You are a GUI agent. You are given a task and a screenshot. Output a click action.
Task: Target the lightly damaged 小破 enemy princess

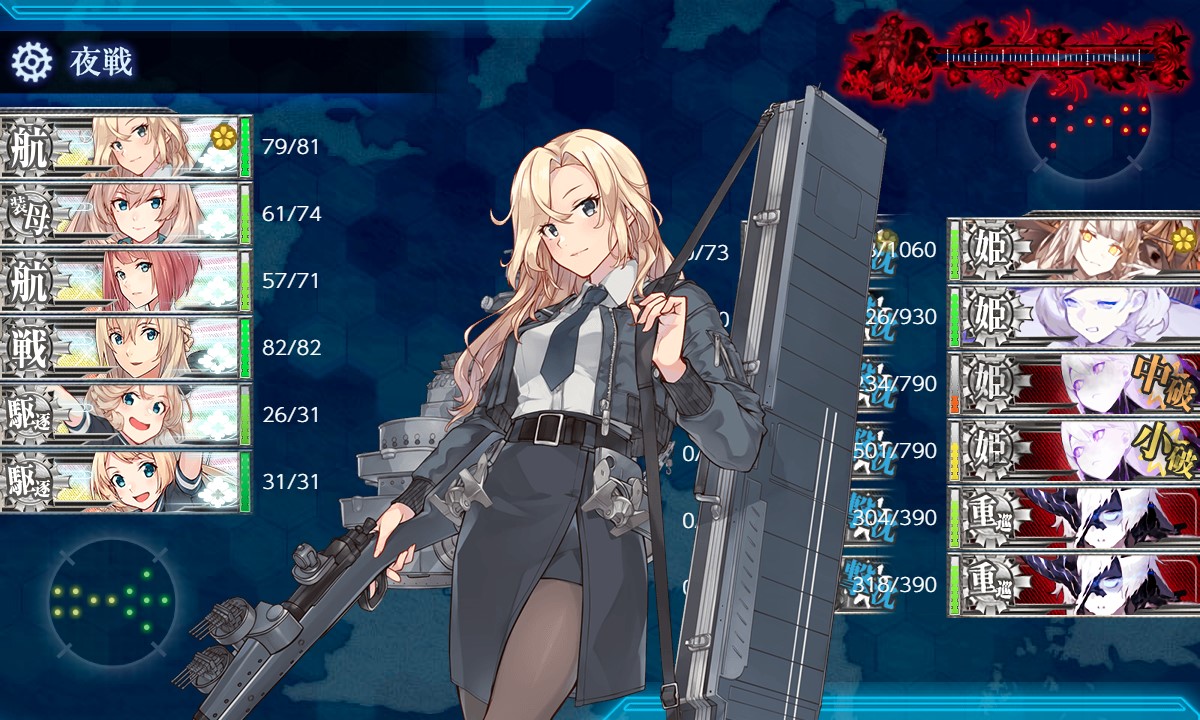(x=1075, y=450)
